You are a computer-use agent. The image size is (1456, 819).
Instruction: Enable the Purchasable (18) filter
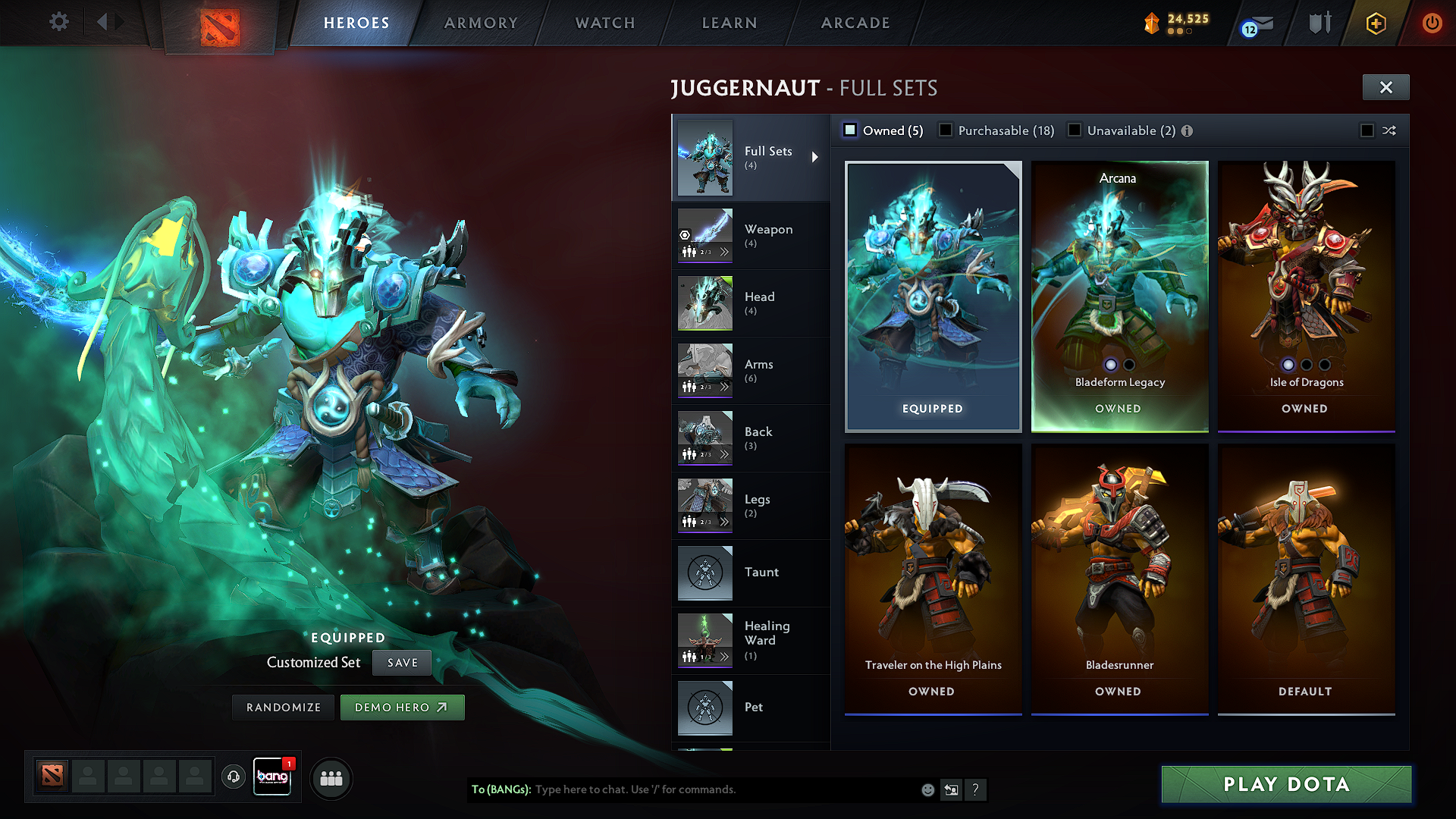tap(946, 130)
